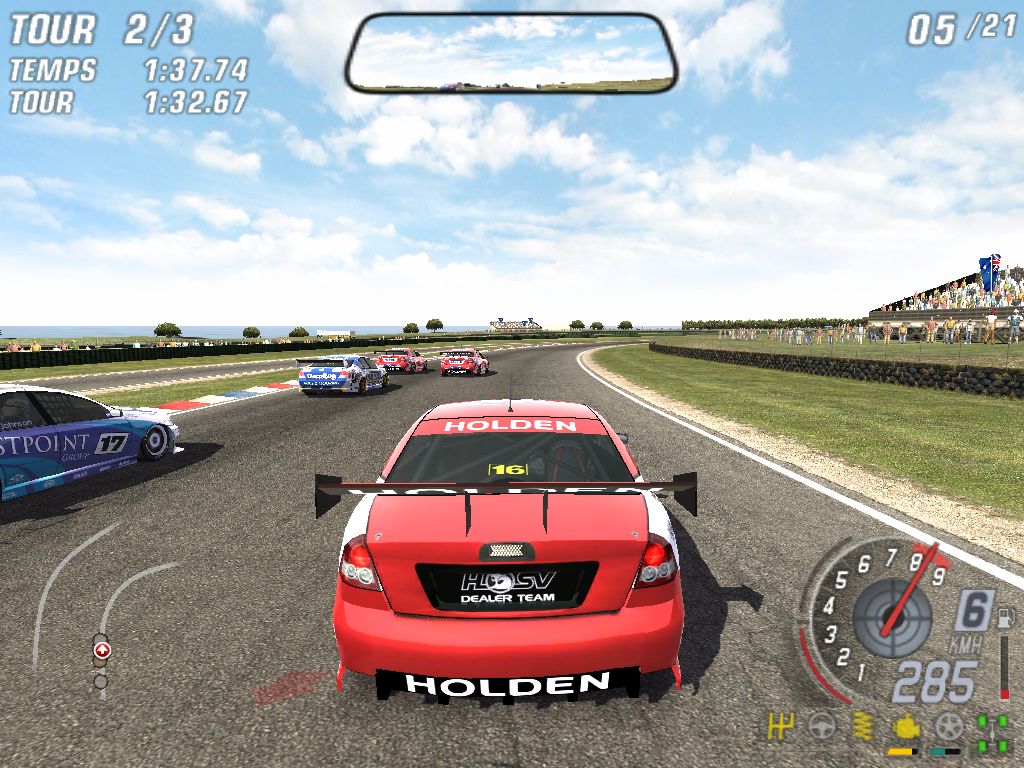Click the red player arrow on track map

102,651
